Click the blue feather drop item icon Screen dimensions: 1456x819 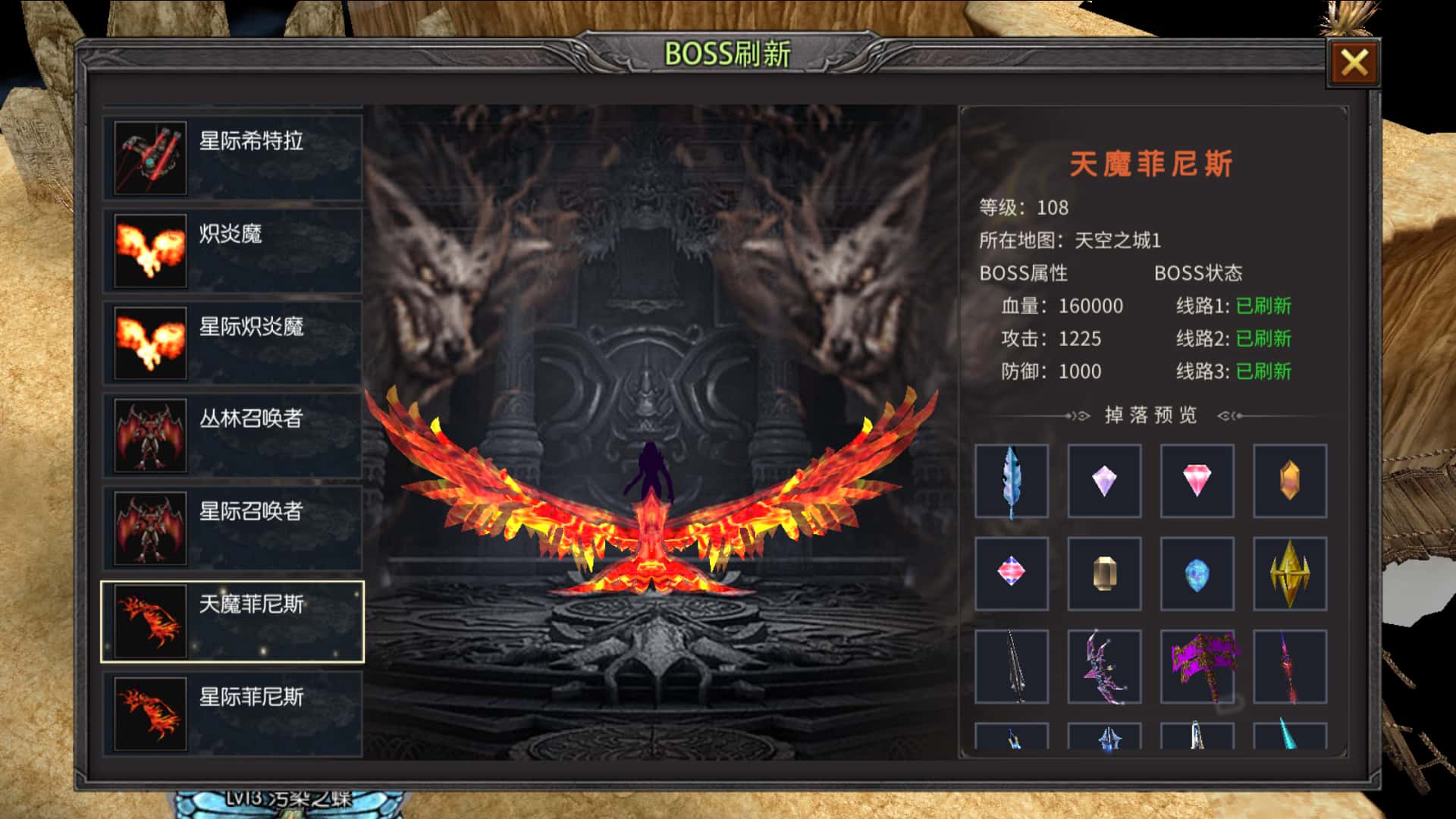pos(1012,480)
